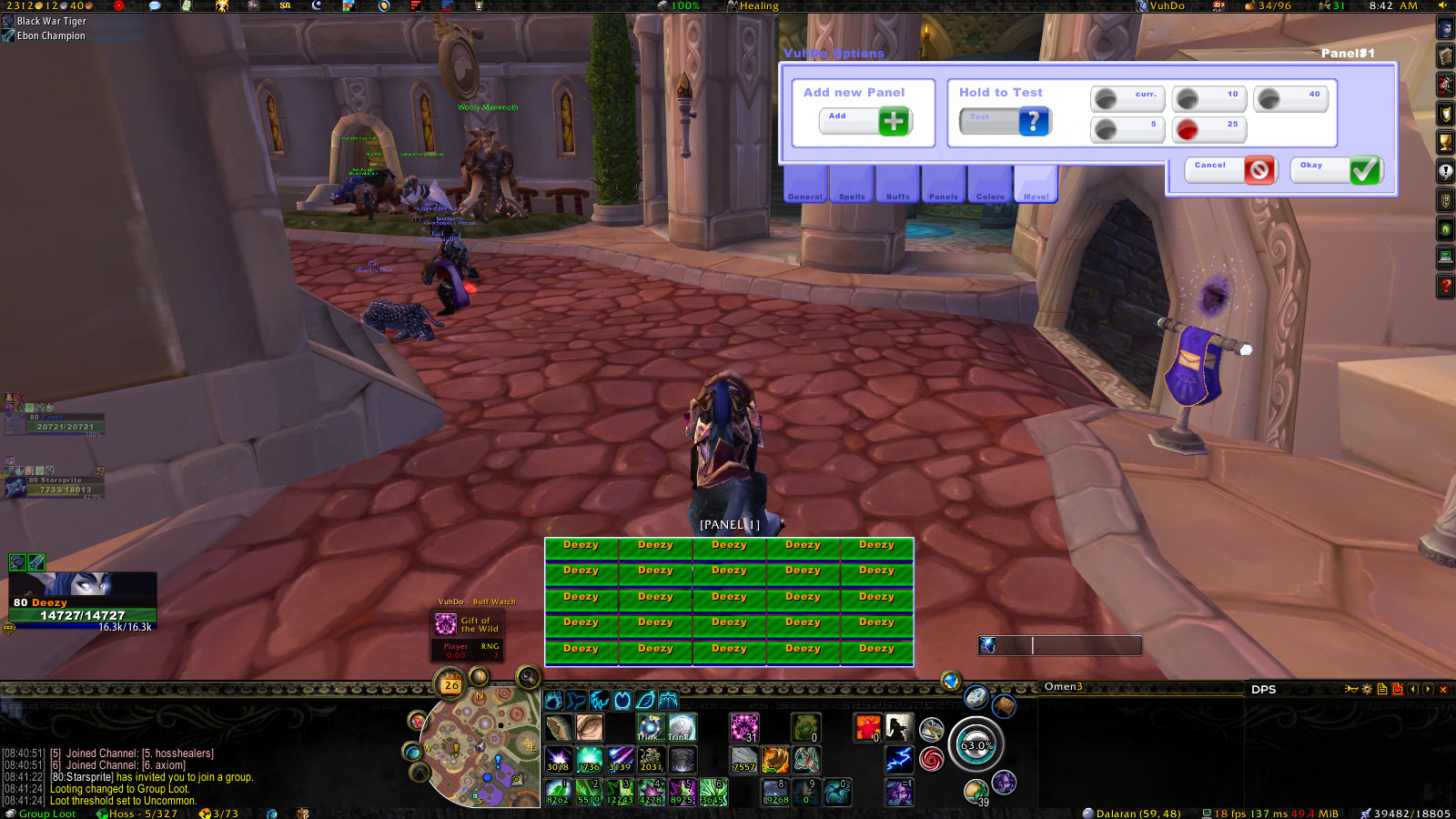The width and height of the screenshot is (1456, 819).
Task: Select the 10-player test group size
Action: 1188,98
